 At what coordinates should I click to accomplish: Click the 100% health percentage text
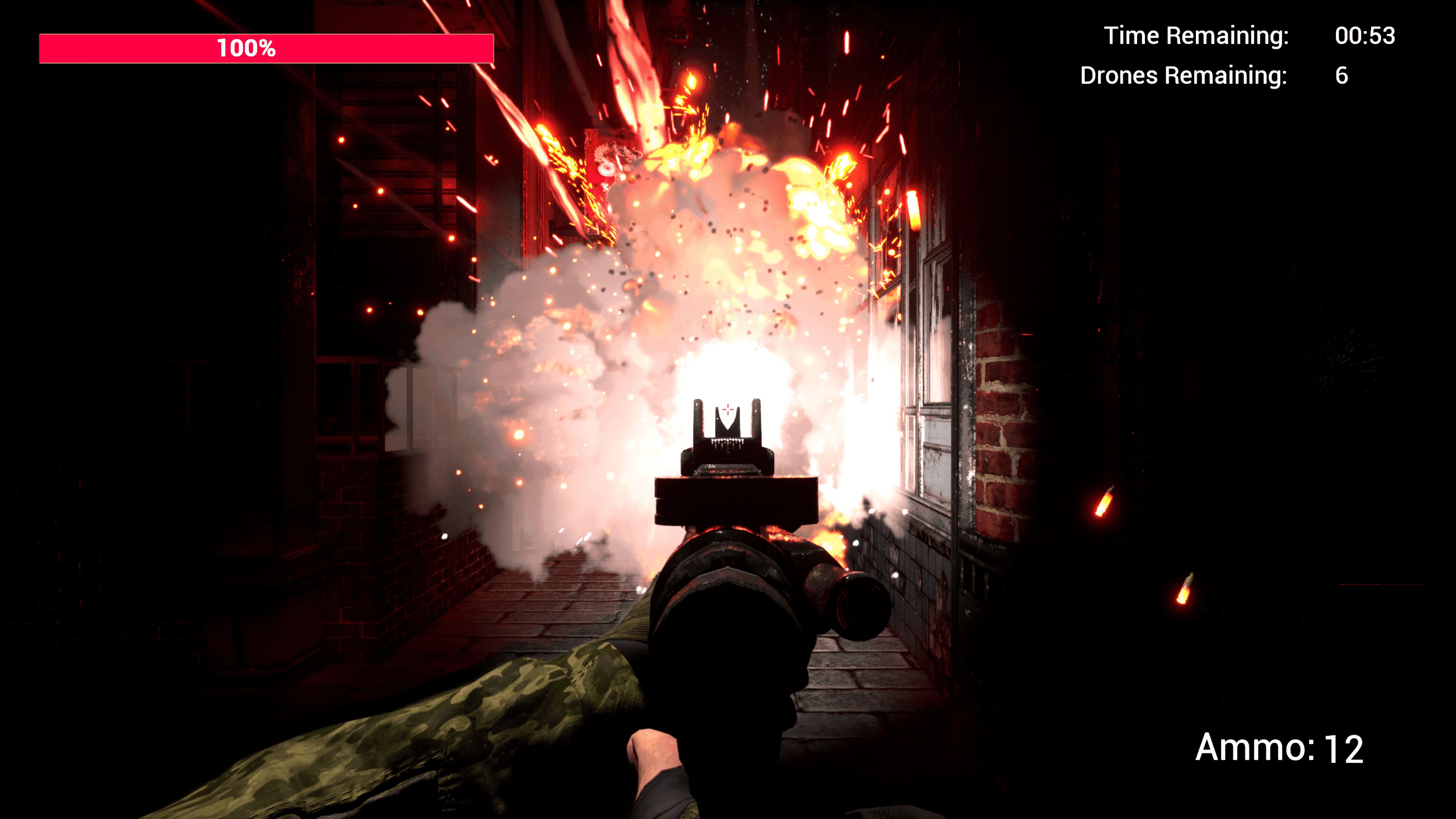coord(247,49)
